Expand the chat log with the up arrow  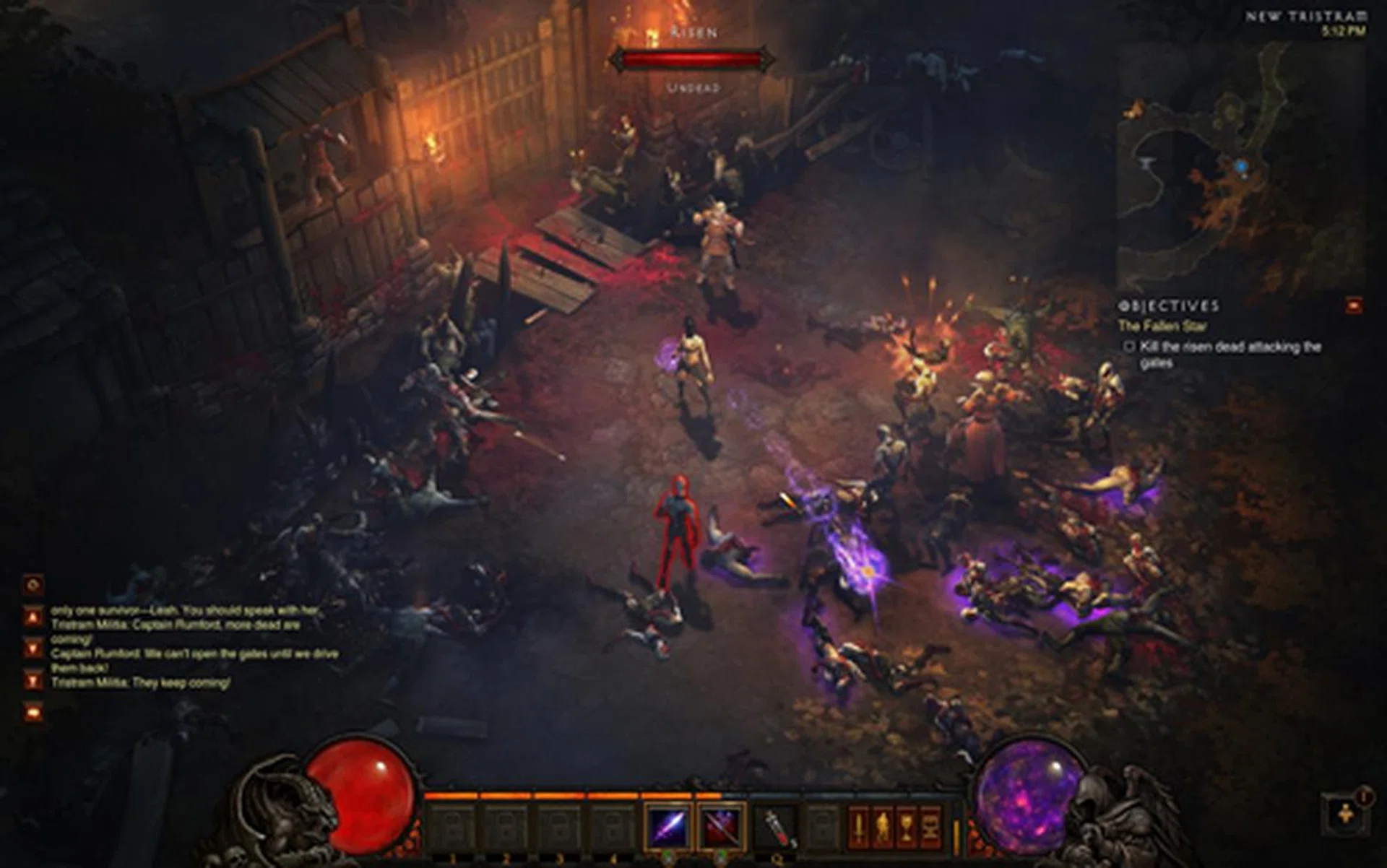(x=32, y=617)
